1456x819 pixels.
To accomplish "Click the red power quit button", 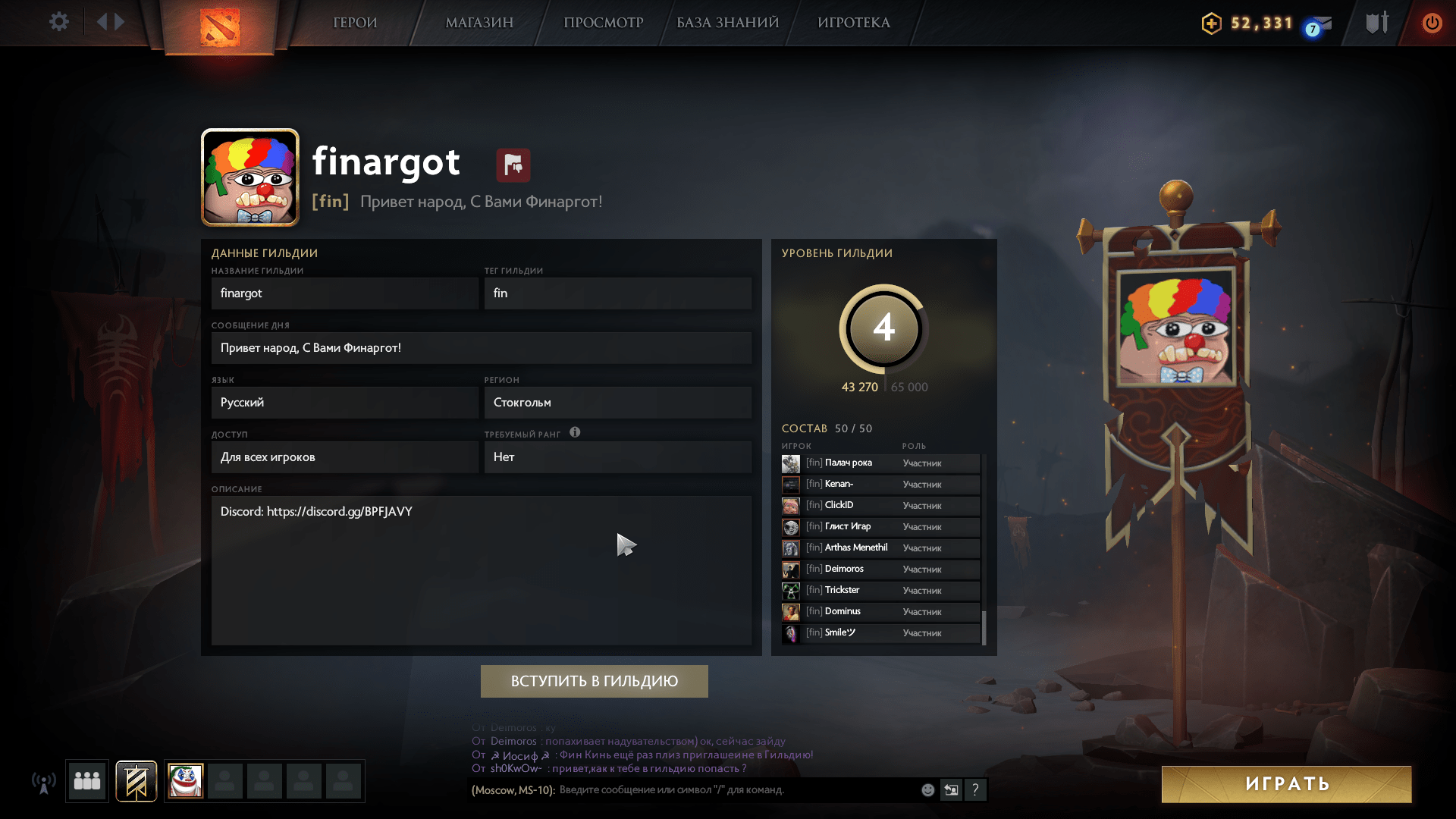I will tap(1432, 23).
